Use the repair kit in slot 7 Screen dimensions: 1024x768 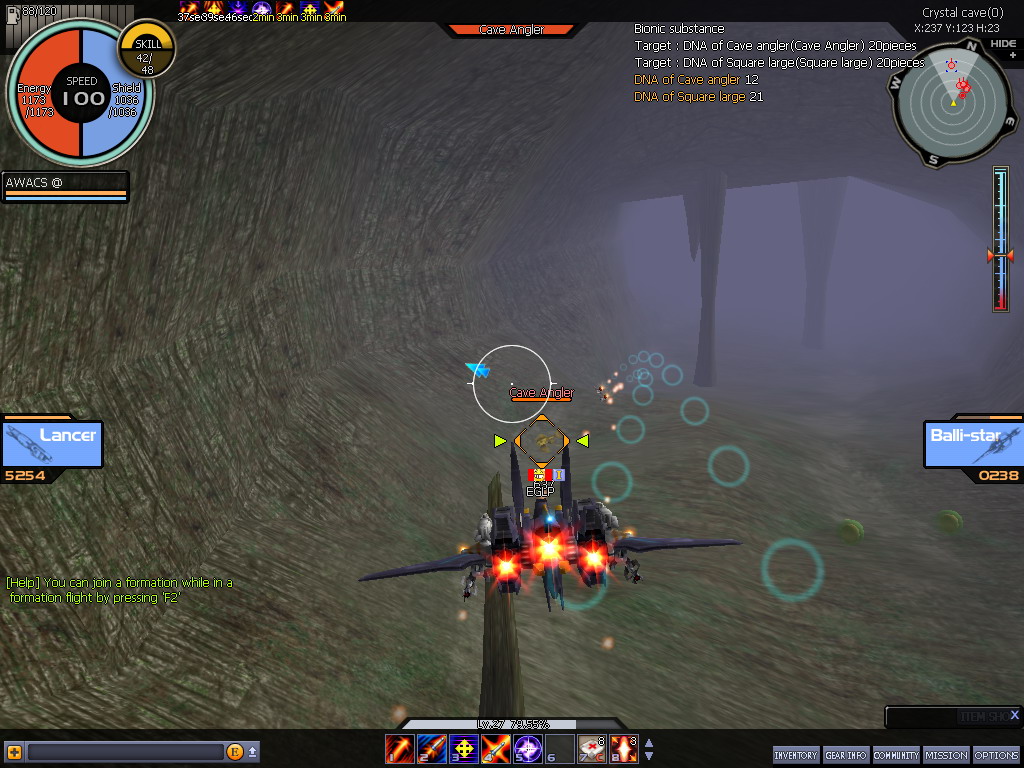point(591,748)
